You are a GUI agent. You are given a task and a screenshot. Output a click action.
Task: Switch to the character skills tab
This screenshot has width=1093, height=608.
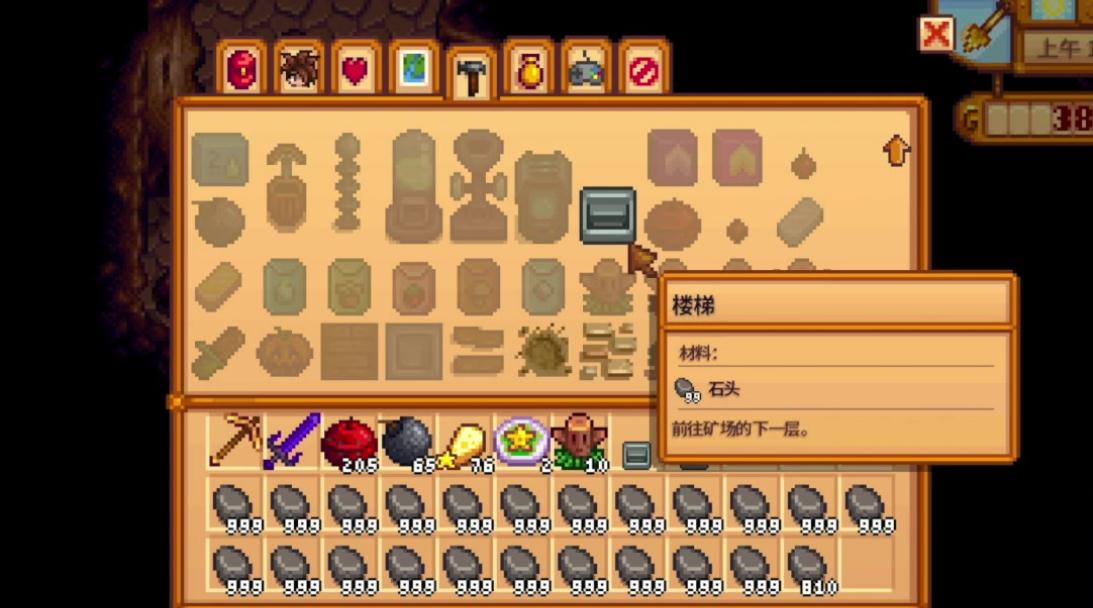pos(298,71)
